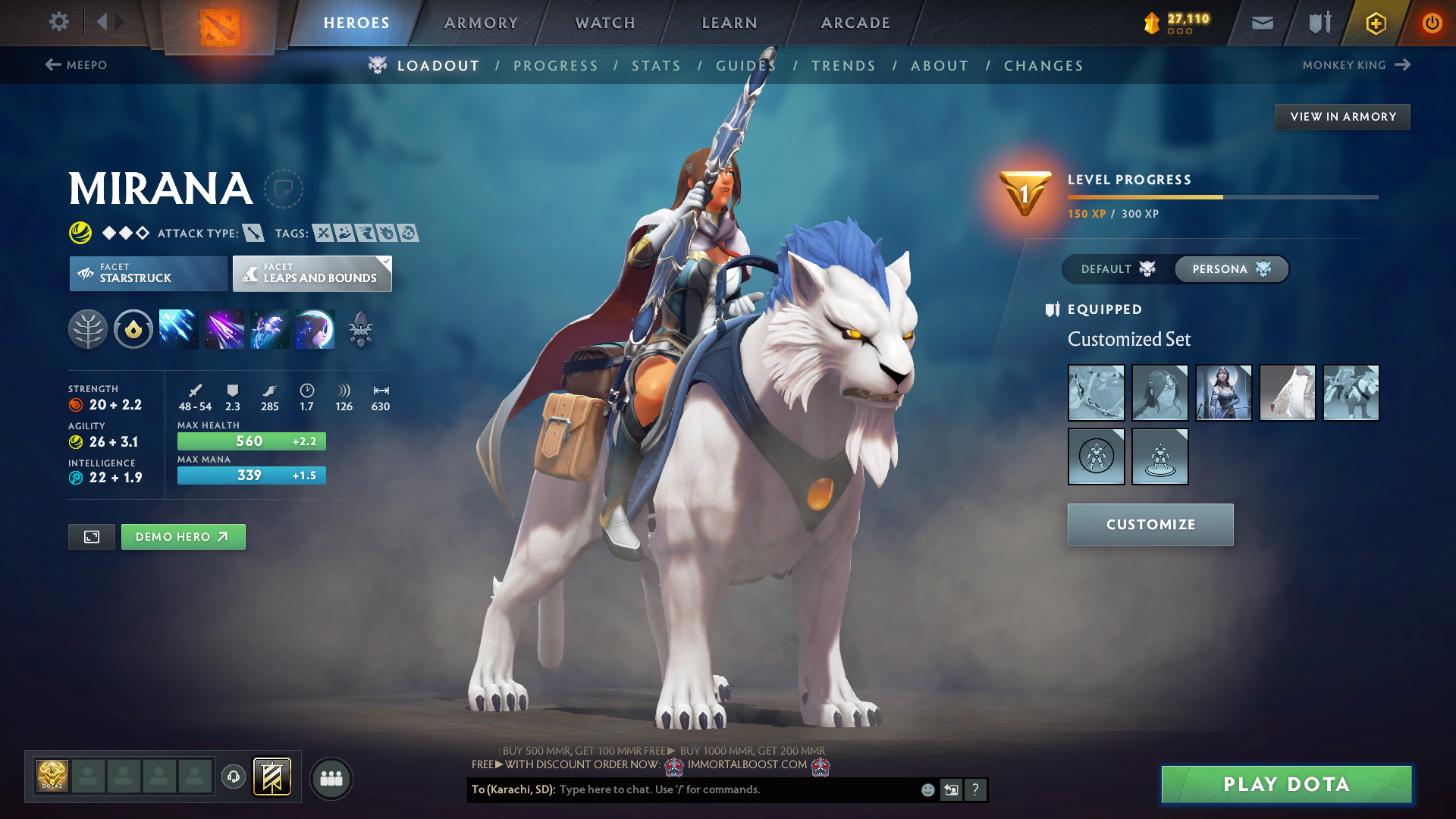1456x819 pixels.
Task: Go to previous hero Meepo
Action: (76, 65)
